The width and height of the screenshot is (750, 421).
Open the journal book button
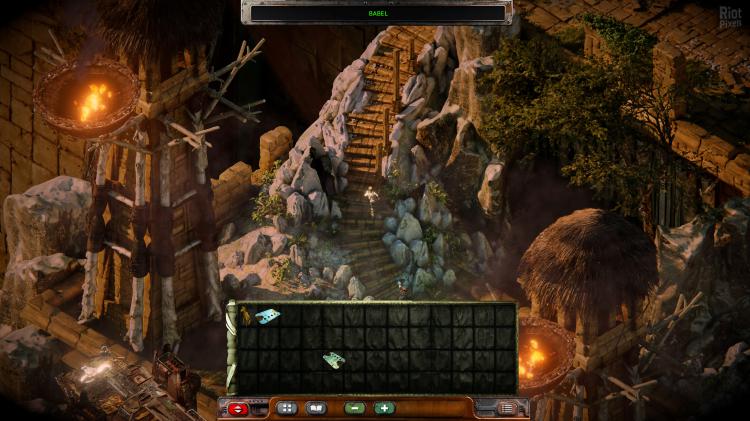[x=316, y=408]
